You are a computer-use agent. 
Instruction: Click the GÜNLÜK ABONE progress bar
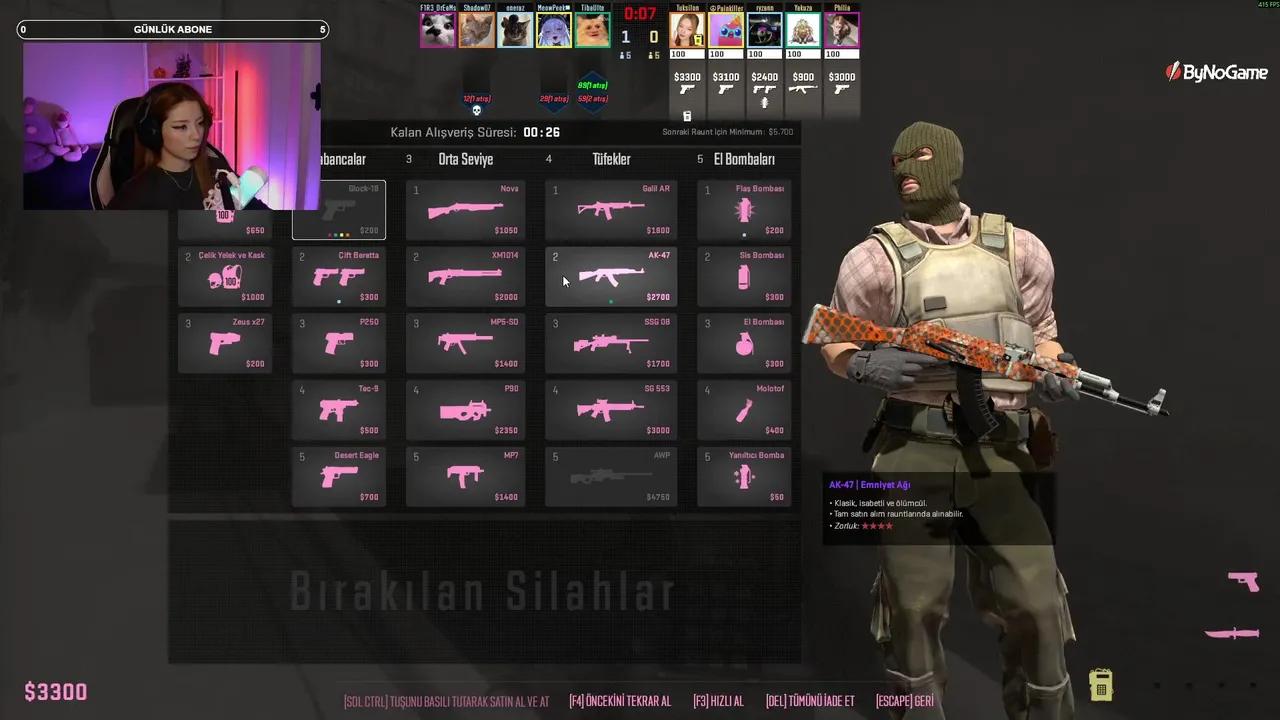172,29
